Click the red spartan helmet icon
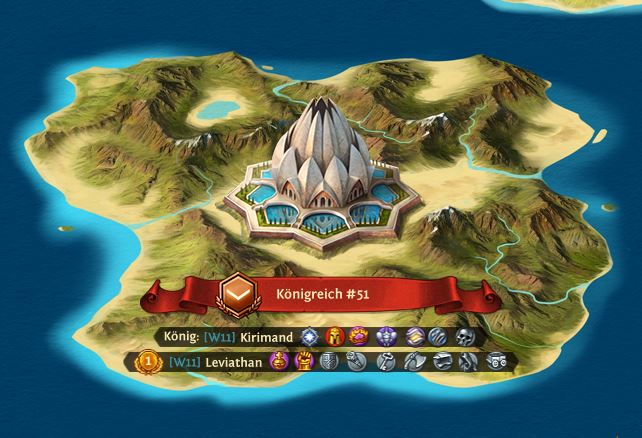 point(333,338)
